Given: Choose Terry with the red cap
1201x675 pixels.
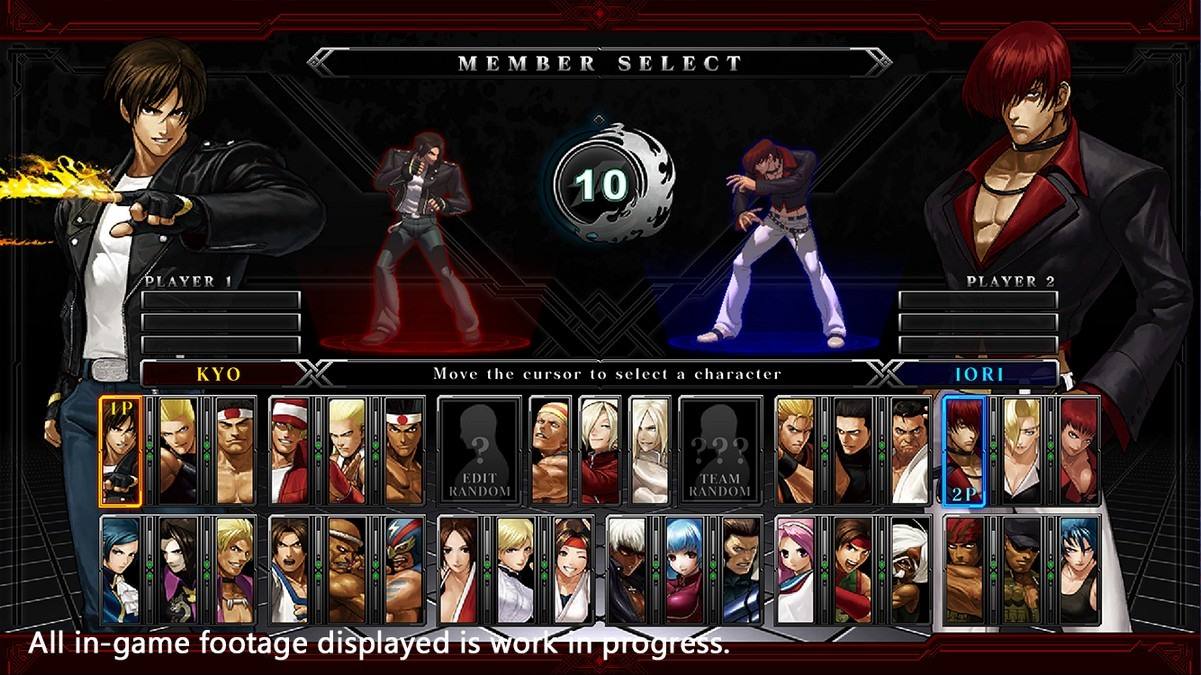Looking at the screenshot, I should tap(291, 451).
